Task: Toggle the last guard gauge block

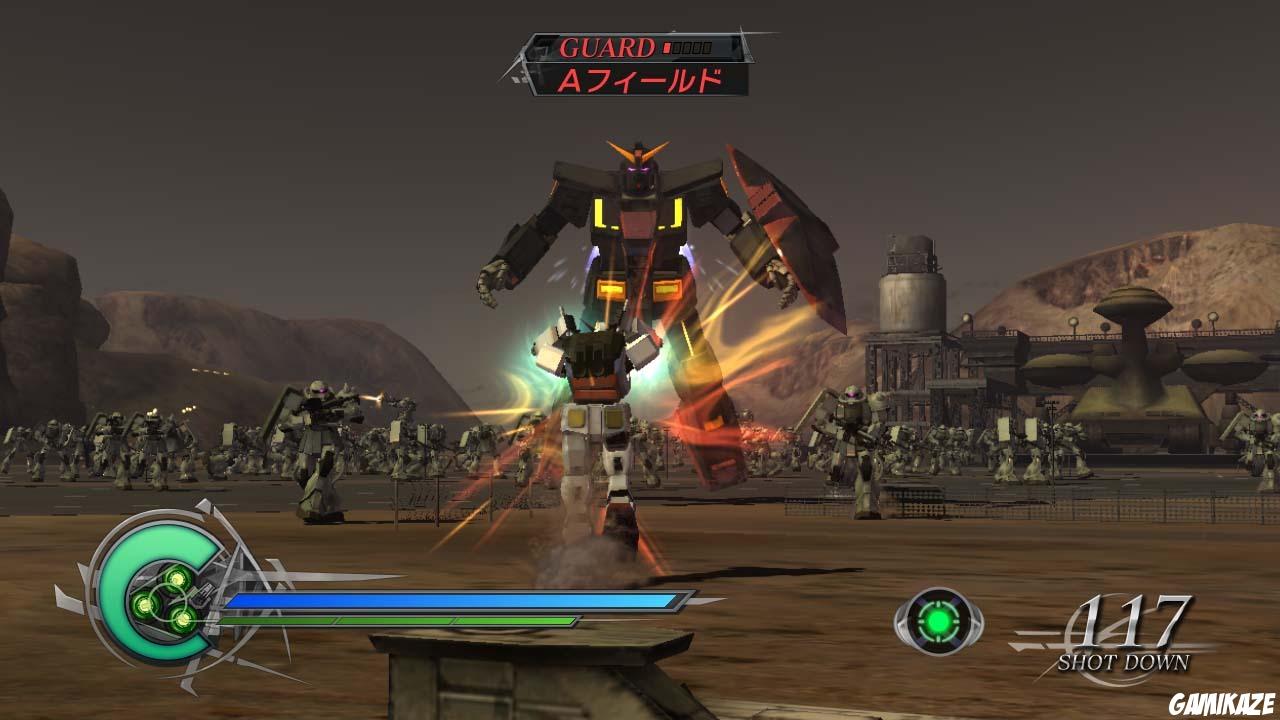Action: click(708, 47)
